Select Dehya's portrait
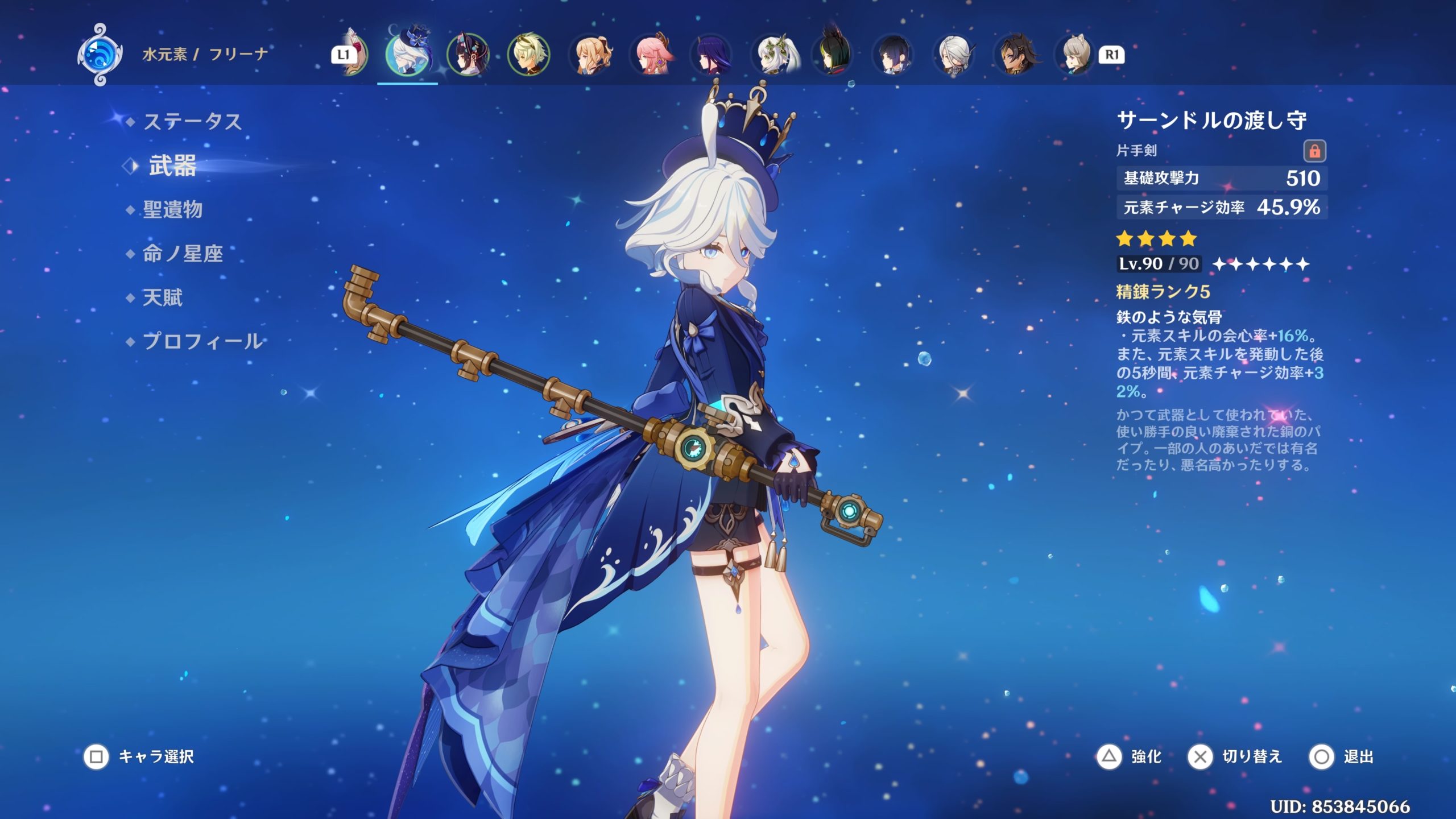 point(1016,55)
